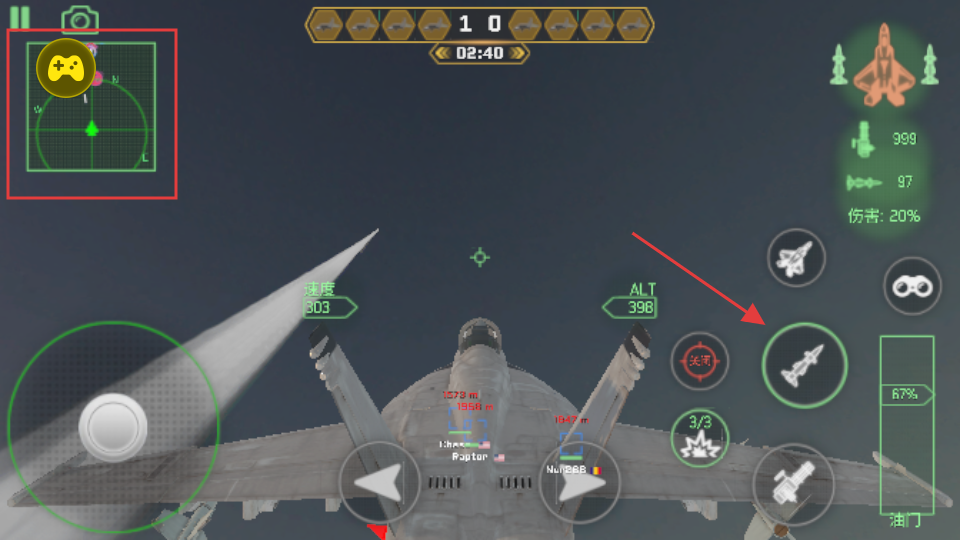960x540 pixels.
Task: Toggle the red crosshair lock-on button
Action: coord(700,360)
